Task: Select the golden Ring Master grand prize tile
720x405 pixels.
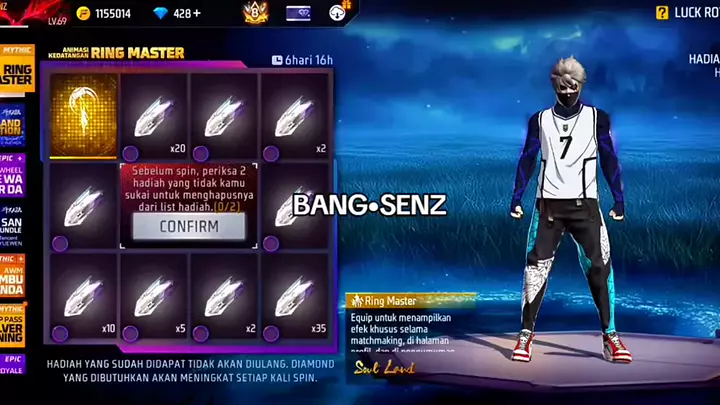Action: 83,115
